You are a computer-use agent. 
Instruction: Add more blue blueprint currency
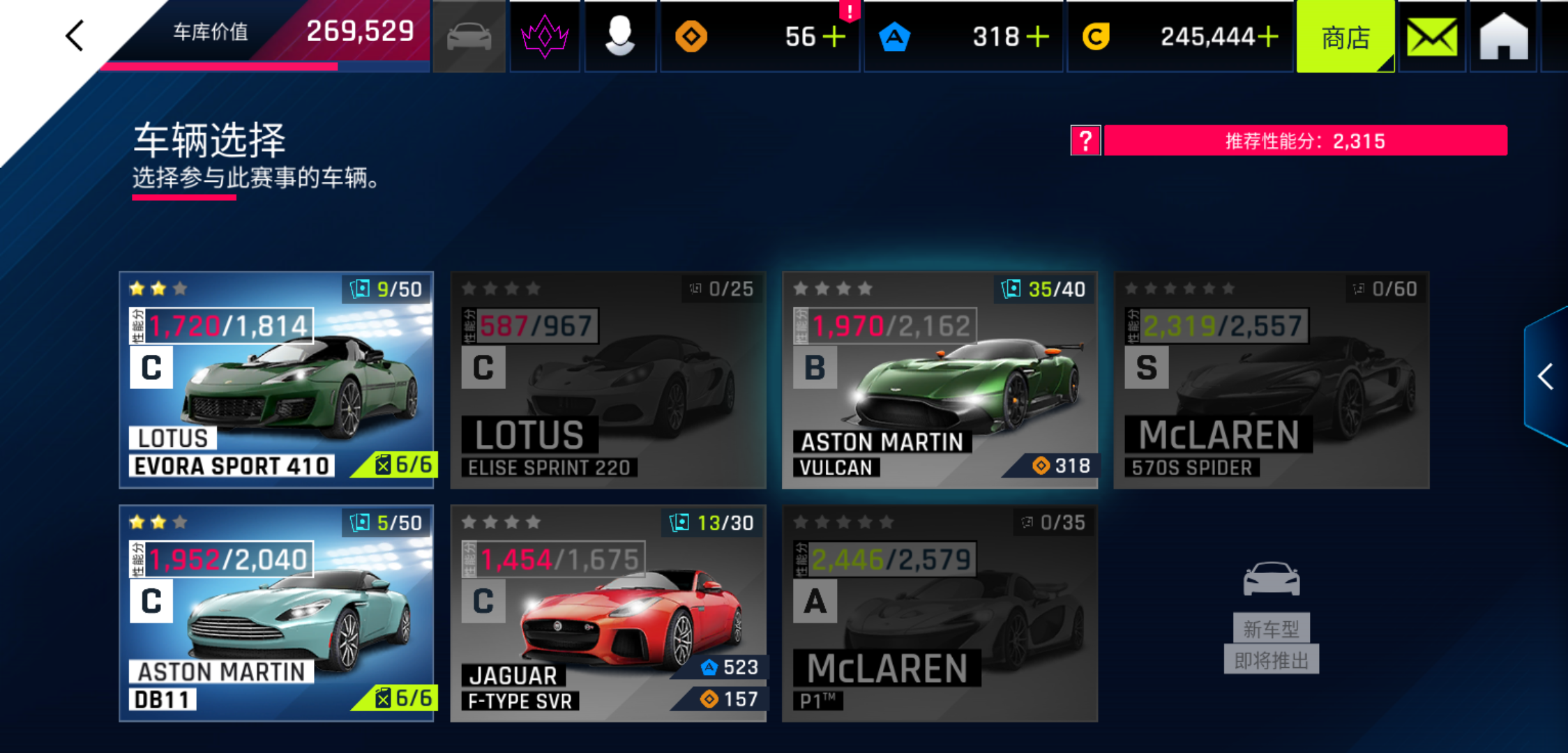1038,36
